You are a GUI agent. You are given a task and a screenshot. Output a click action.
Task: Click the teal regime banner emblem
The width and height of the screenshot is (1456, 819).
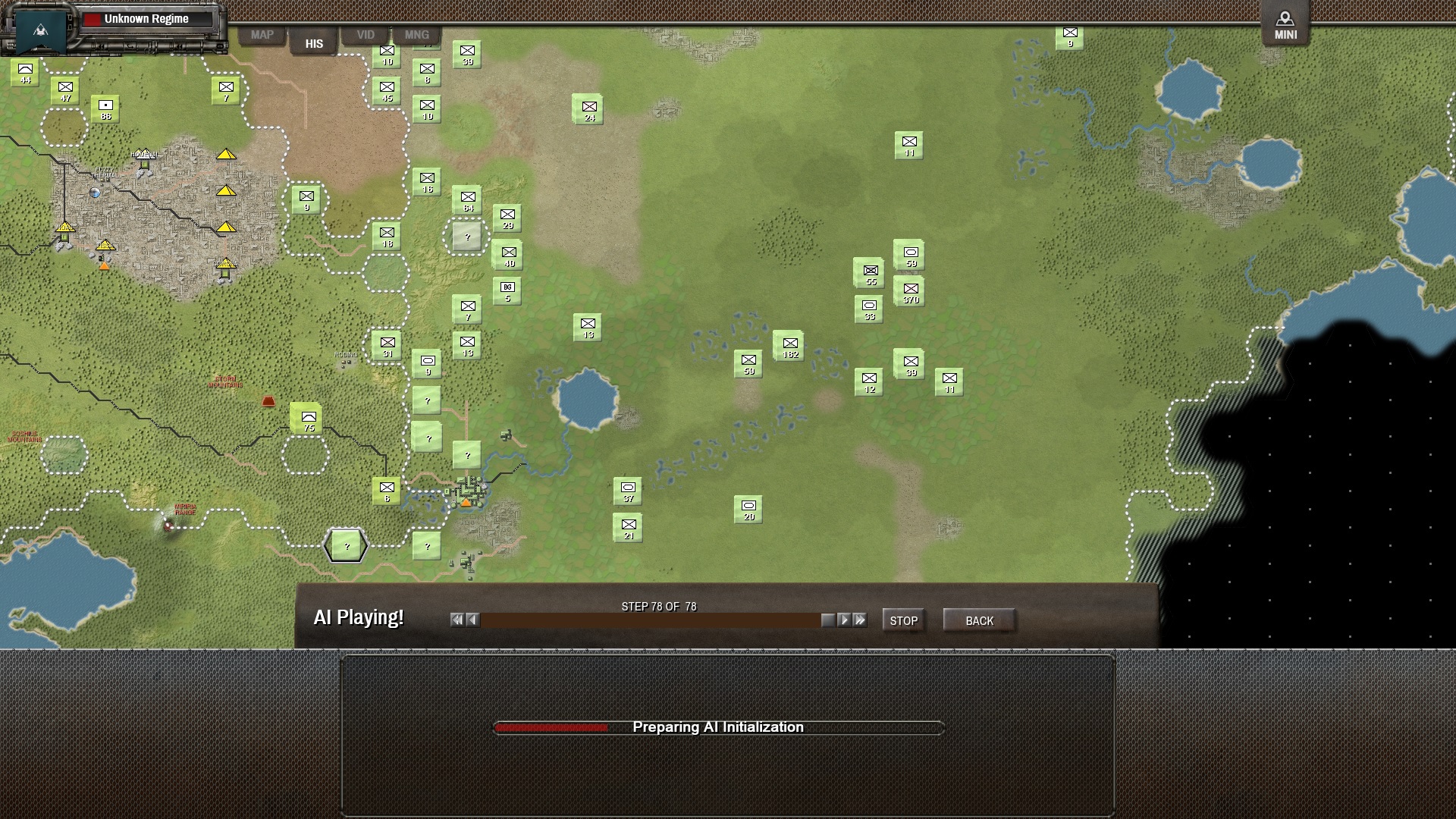click(41, 30)
